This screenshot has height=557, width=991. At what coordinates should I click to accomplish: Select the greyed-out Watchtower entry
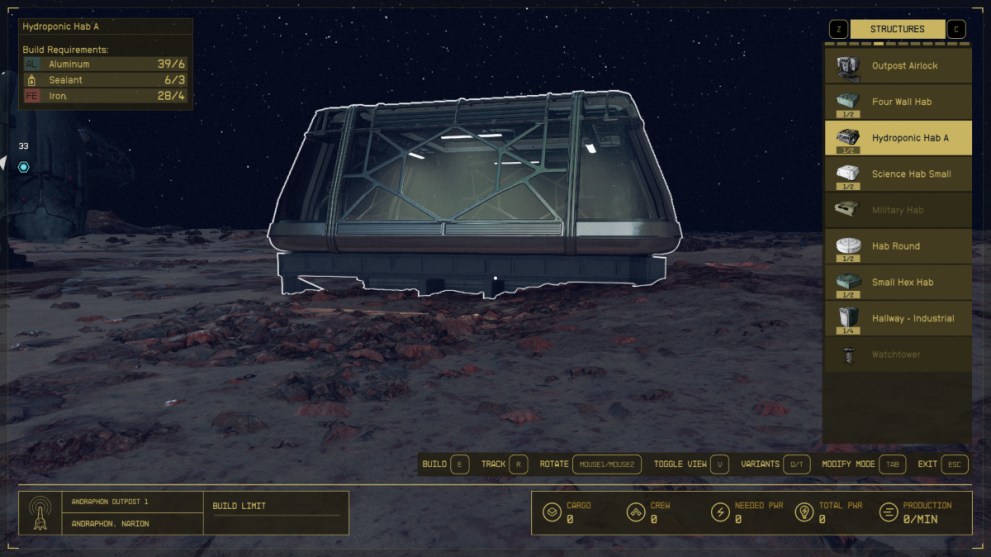(897, 354)
